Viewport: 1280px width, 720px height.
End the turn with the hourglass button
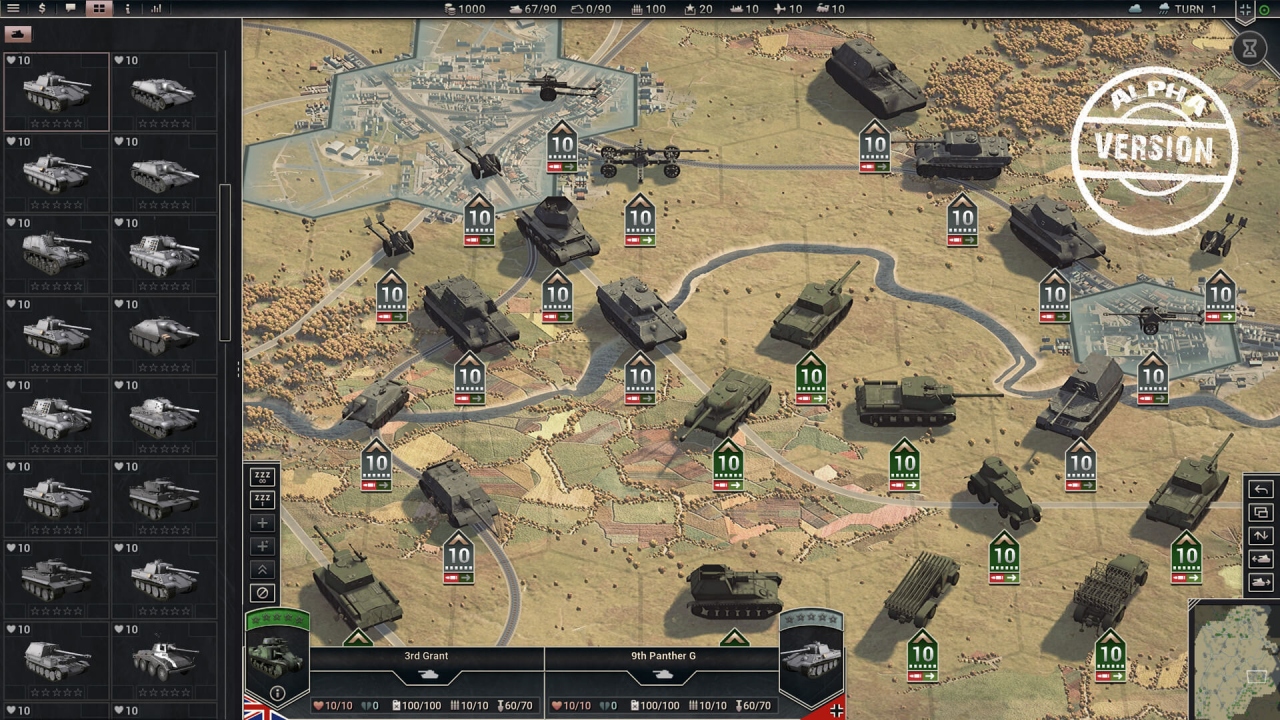tap(1249, 48)
